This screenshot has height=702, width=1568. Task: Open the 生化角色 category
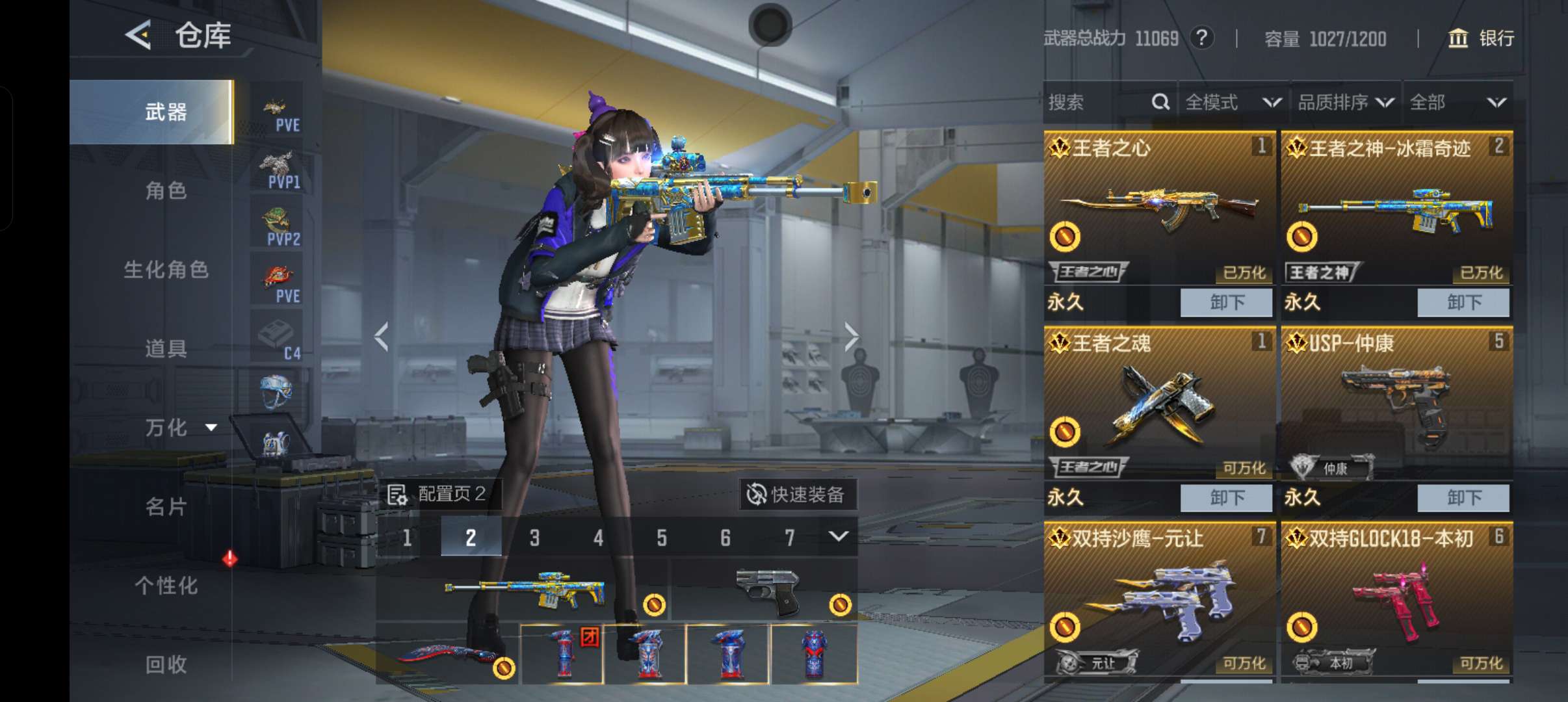click(166, 270)
